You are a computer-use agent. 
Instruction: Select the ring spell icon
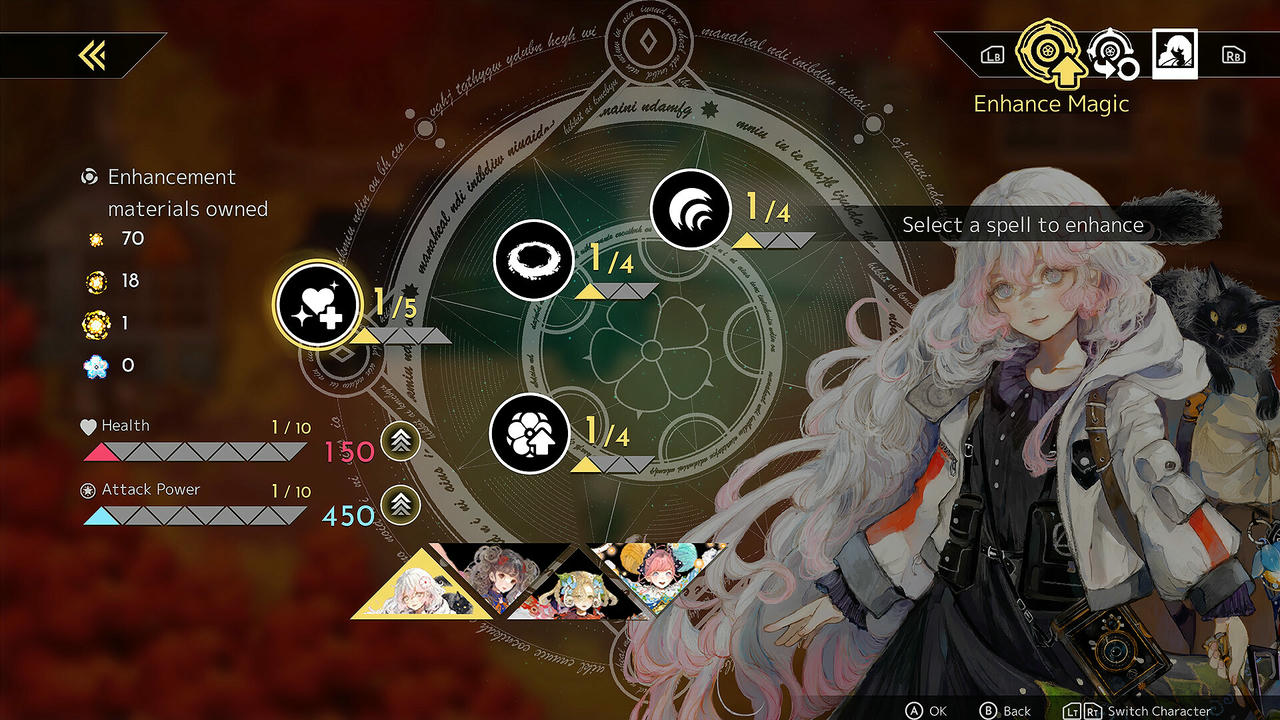533,260
